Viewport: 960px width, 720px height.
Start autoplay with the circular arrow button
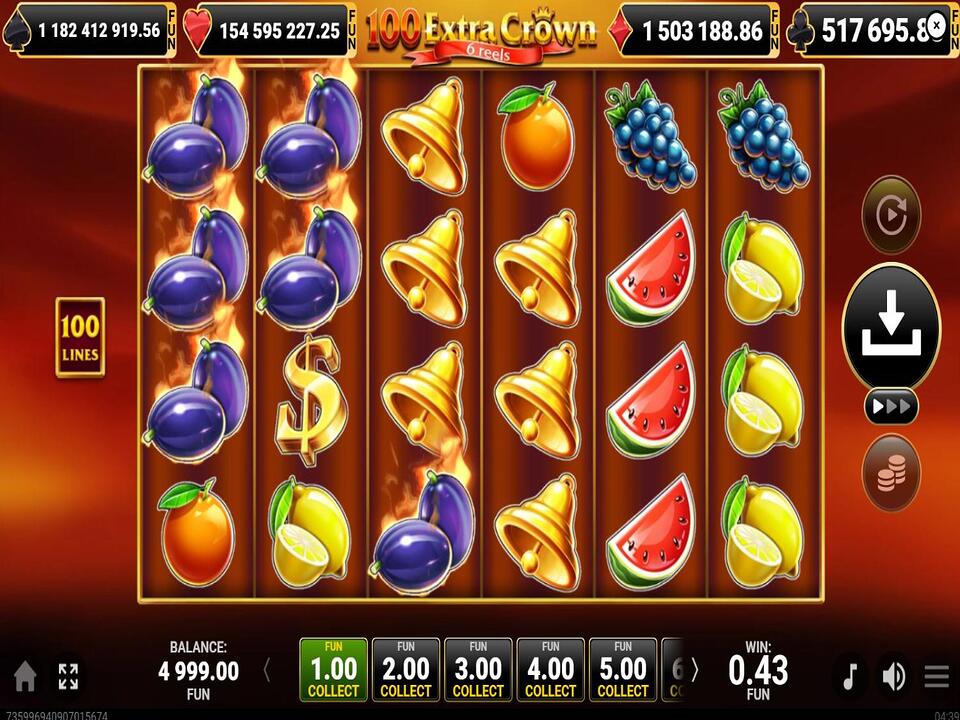(x=890, y=214)
